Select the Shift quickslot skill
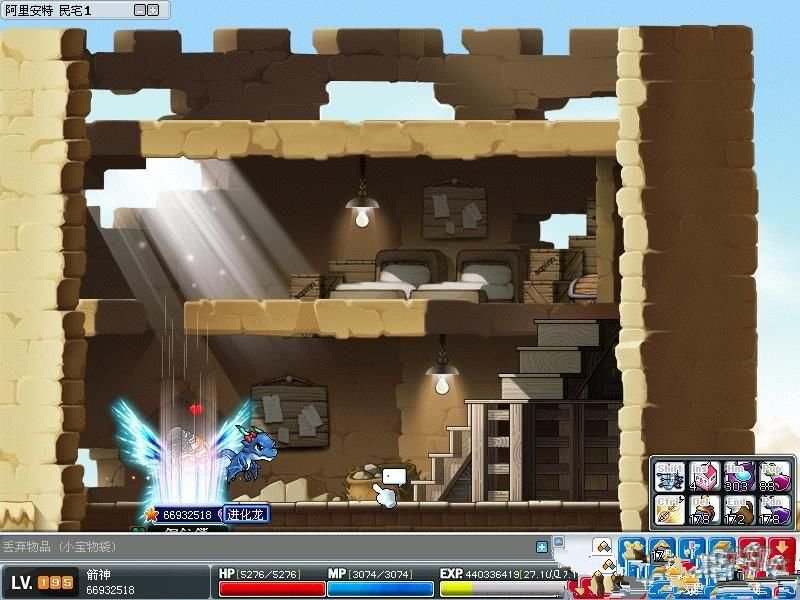The height and width of the screenshot is (600, 800). click(669, 476)
